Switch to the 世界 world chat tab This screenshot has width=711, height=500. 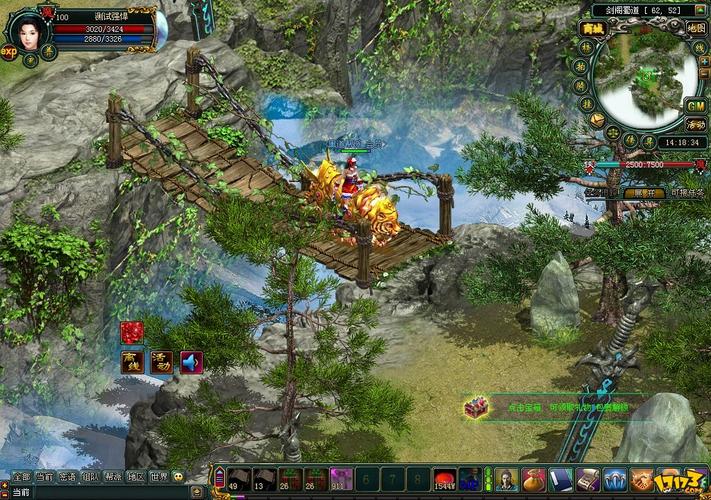[x=158, y=477]
